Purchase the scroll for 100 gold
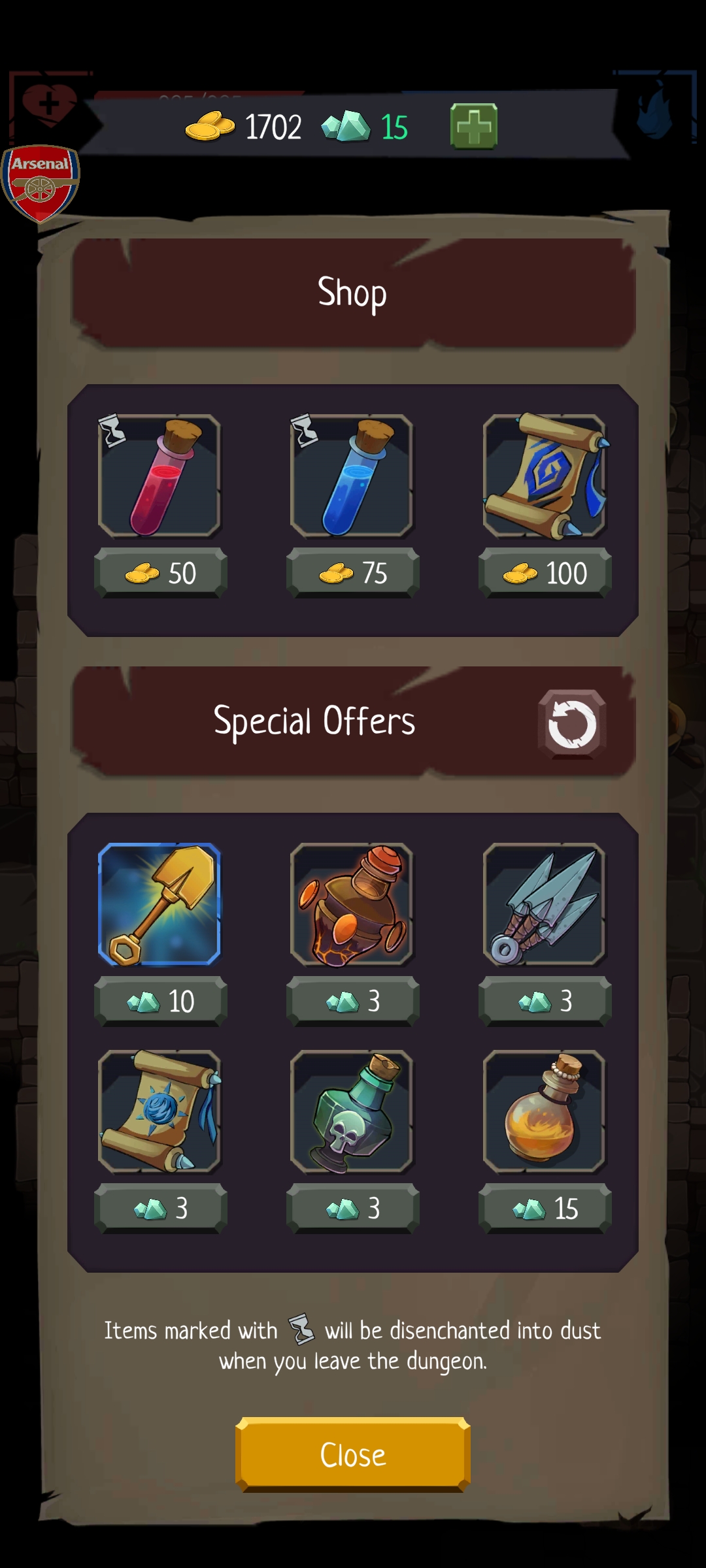Screen dimensions: 706x1568 click(x=545, y=573)
